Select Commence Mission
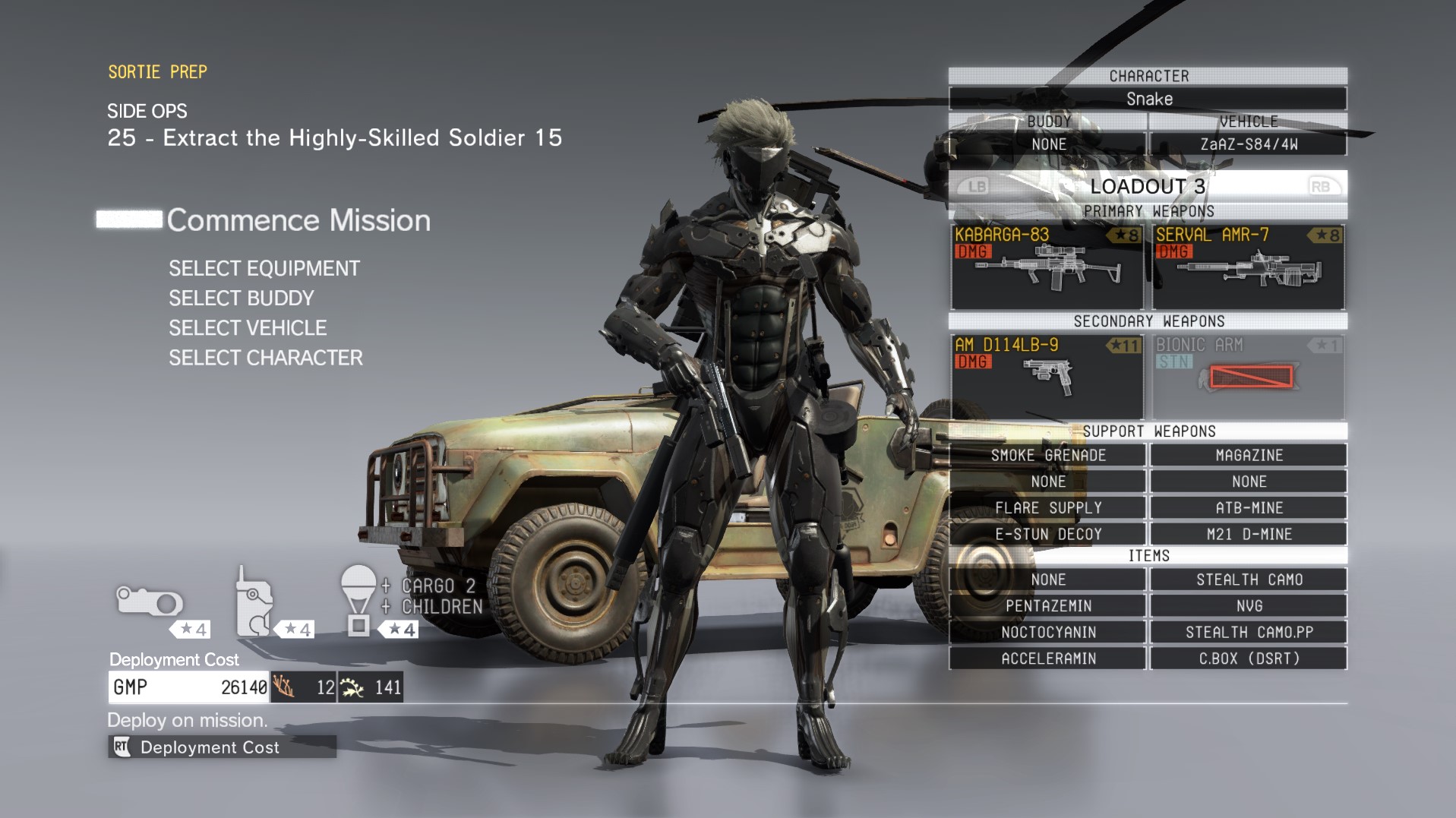 (x=298, y=220)
